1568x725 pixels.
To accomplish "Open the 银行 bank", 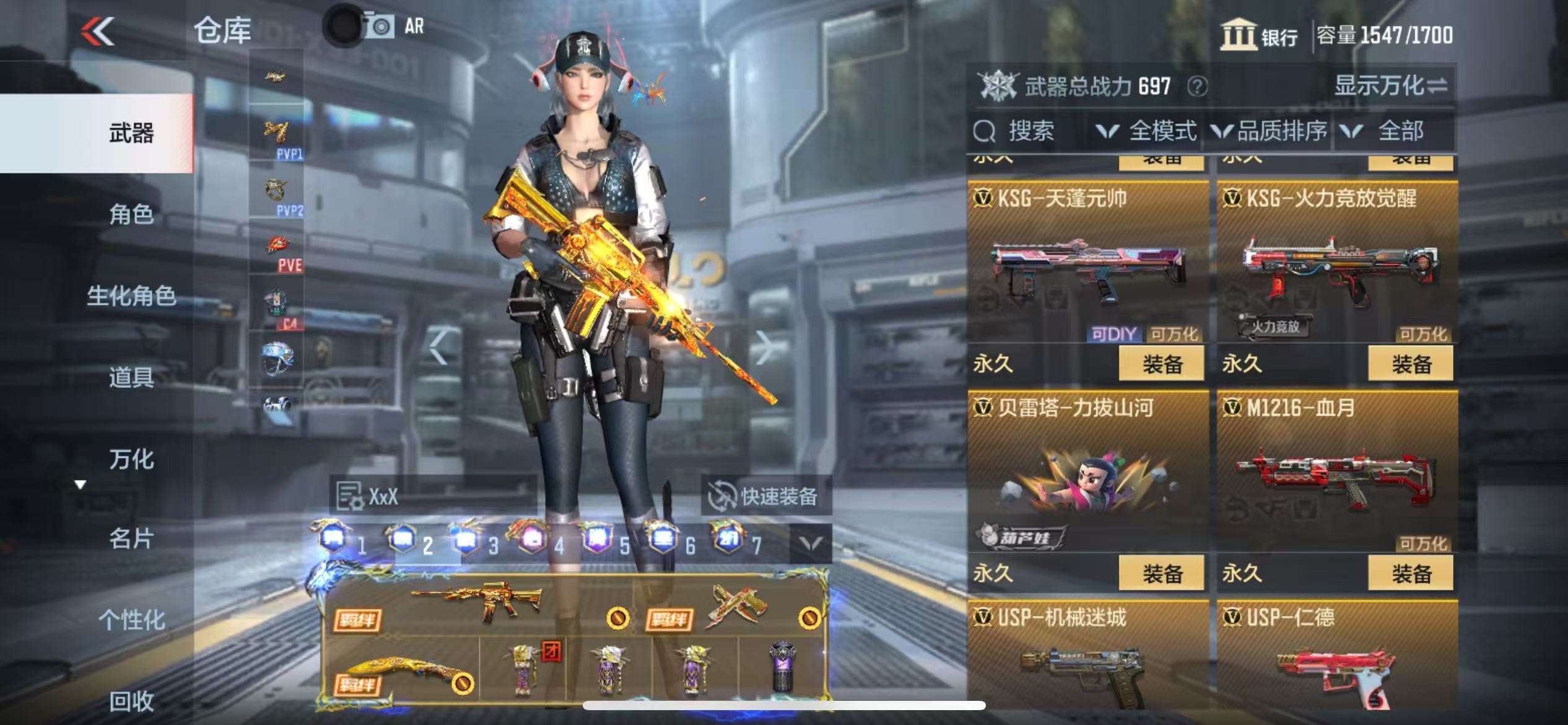I will (x=1260, y=35).
